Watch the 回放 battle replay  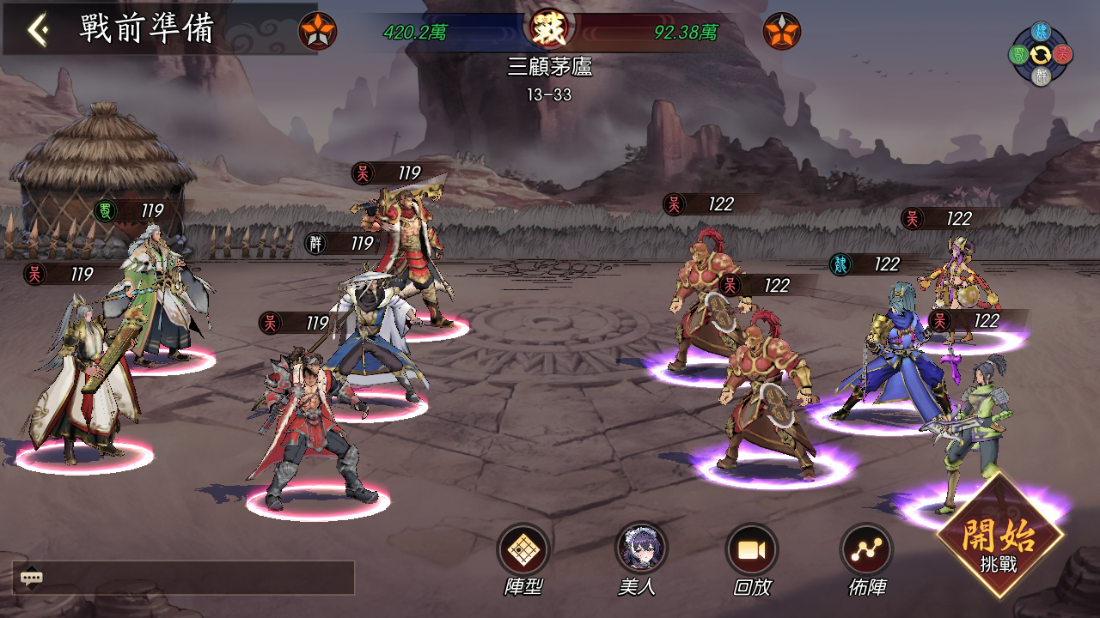[x=752, y=550]
